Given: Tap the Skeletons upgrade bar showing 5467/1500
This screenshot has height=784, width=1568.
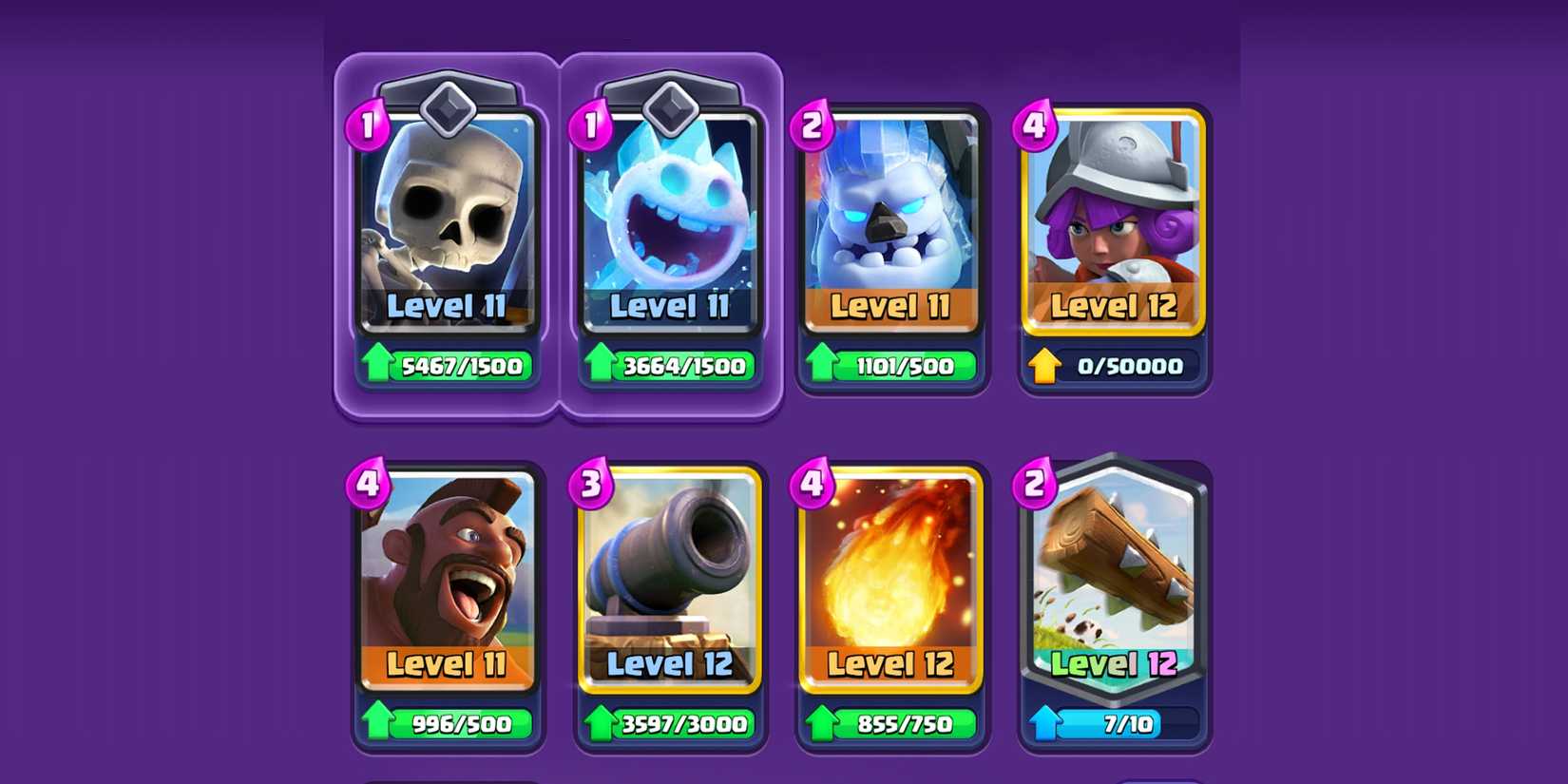Looking at the screenshot, I should [x=447, y=366].
